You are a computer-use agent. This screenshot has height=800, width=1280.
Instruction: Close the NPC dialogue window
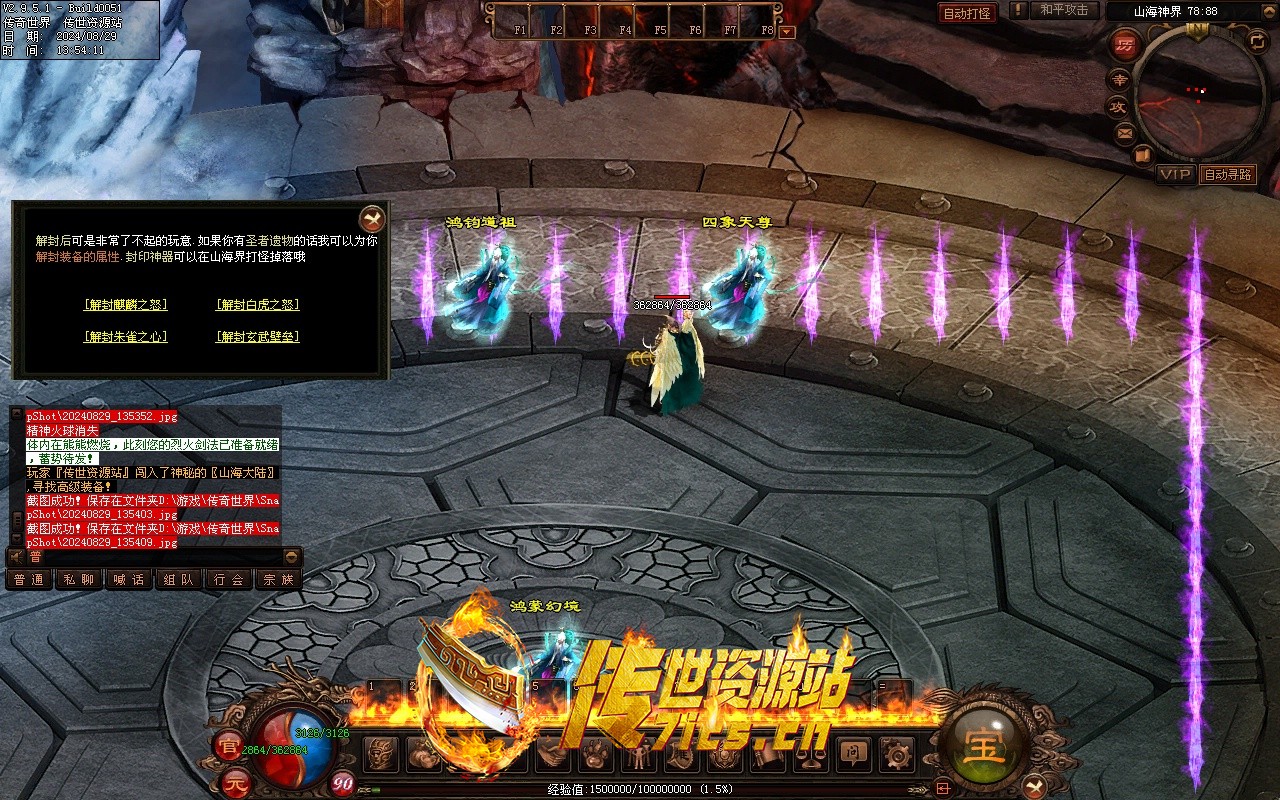(x=372, y=218)
